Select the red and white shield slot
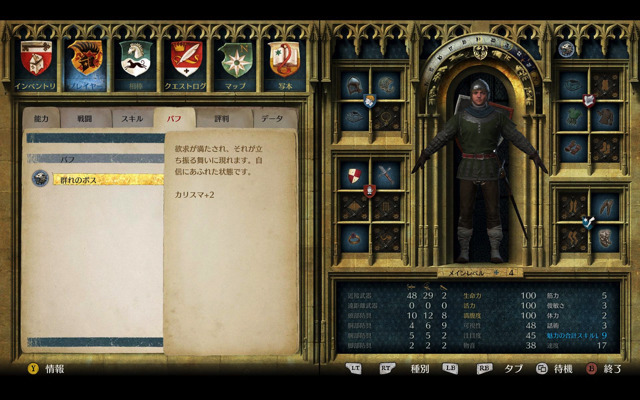Image resolution: width=640 pixels, height=400 pixels. coord(355,177)
